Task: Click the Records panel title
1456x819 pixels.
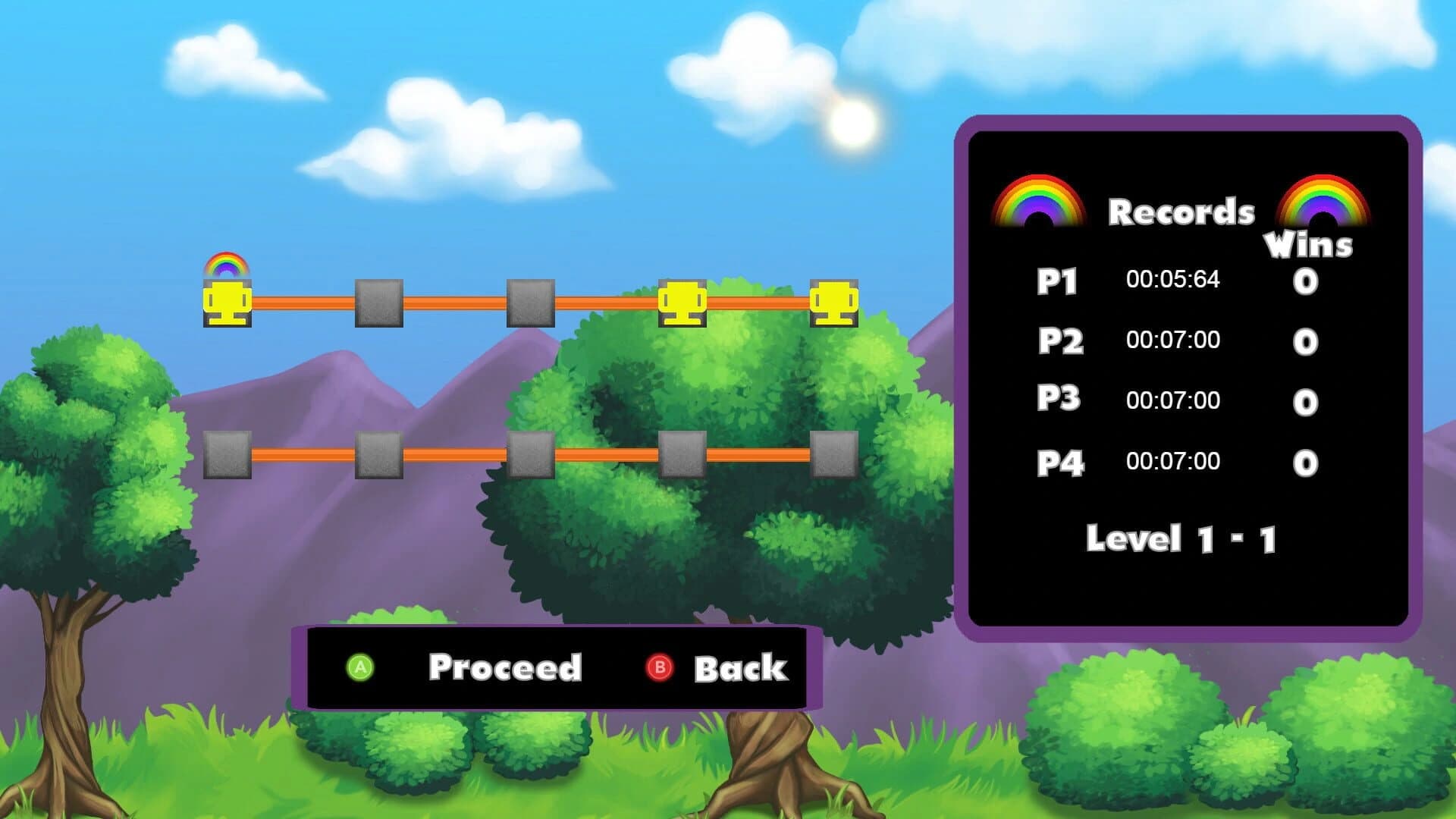Action: (1181, 211)
